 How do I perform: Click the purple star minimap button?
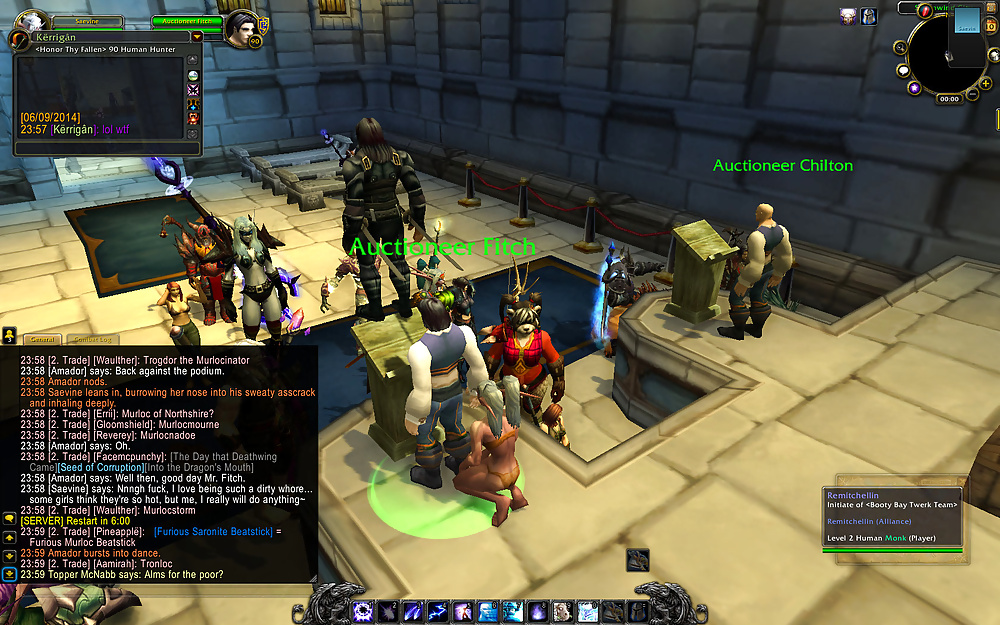tap(913, 88)
